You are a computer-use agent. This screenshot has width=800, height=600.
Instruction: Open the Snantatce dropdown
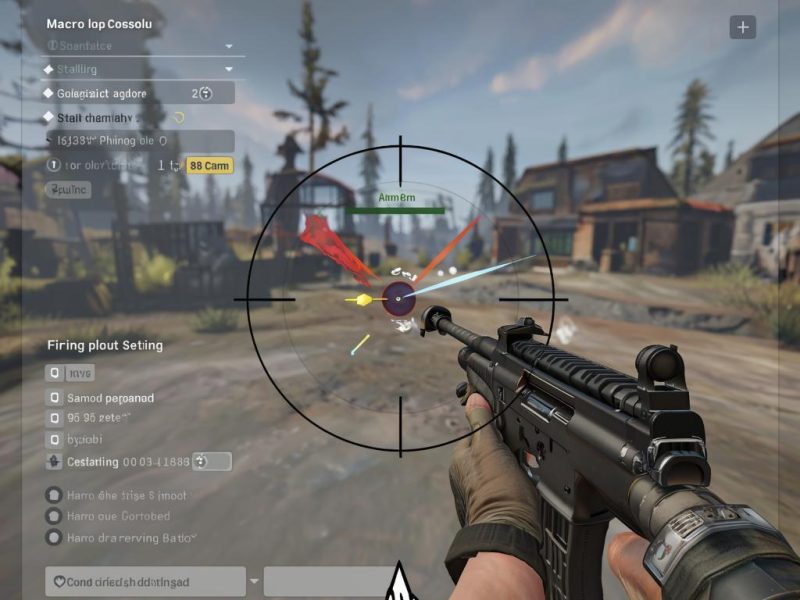coord(228,46)
